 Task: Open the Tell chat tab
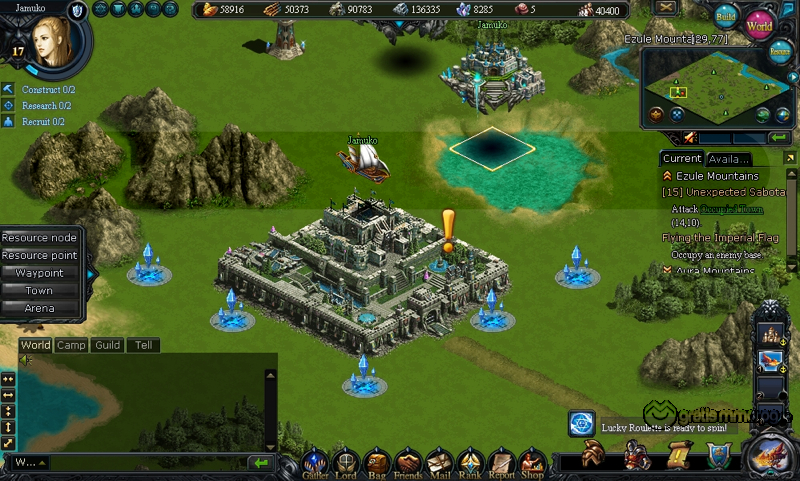click(x=144, y=345)
